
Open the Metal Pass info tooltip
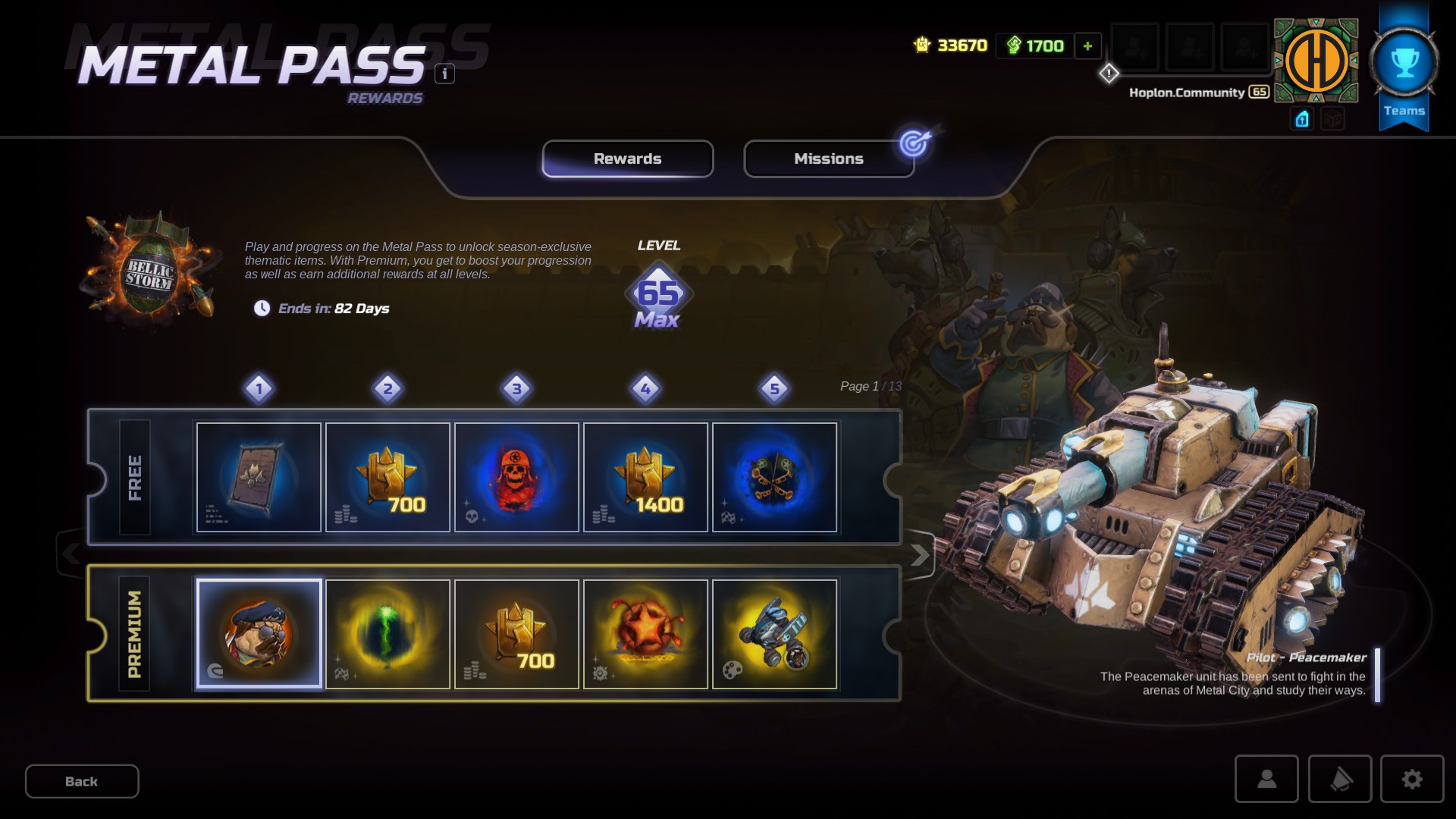coord(443,74)
